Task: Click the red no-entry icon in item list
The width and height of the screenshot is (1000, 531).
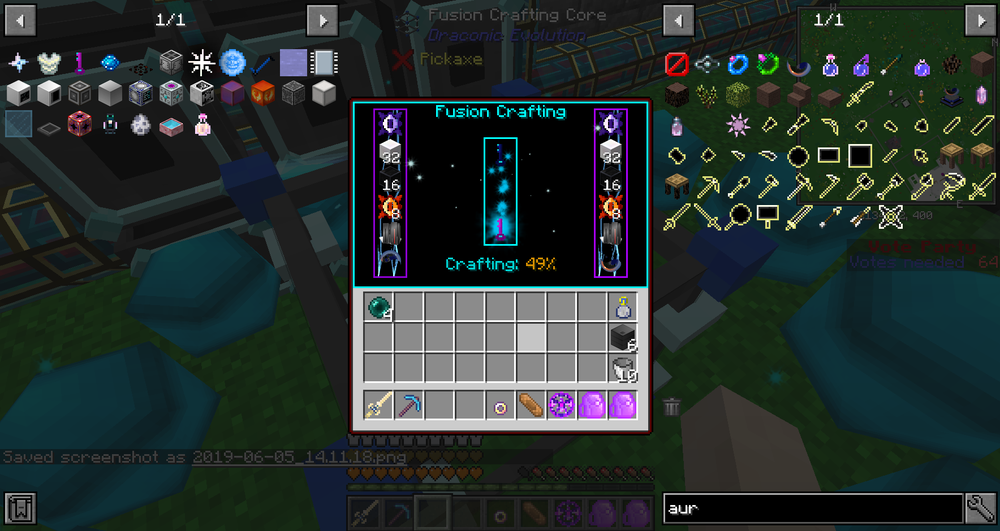Action: [677, 65]
